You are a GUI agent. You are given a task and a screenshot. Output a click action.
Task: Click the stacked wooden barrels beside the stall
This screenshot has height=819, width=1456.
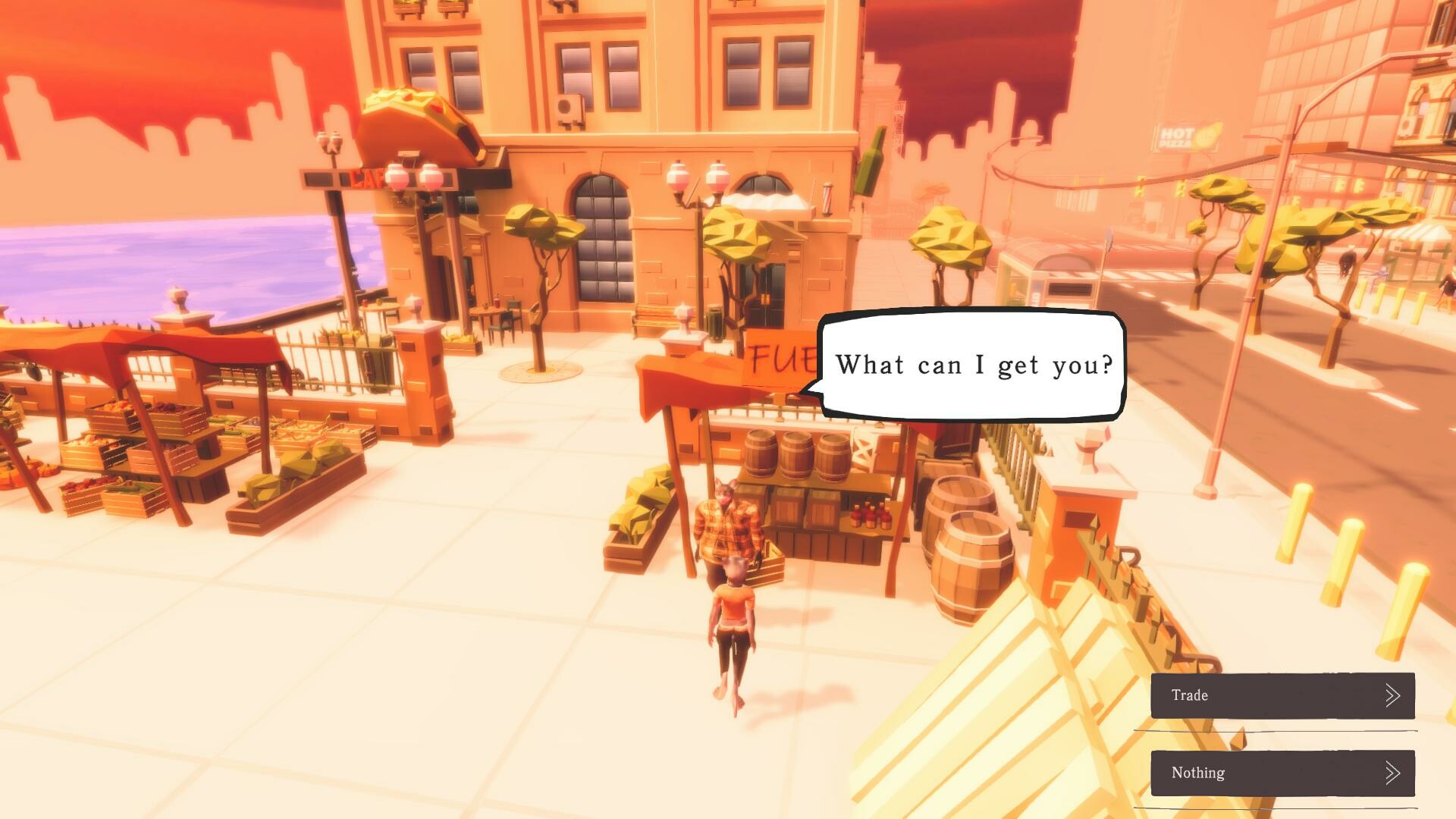pyautogui.click(x=796, y=455)
